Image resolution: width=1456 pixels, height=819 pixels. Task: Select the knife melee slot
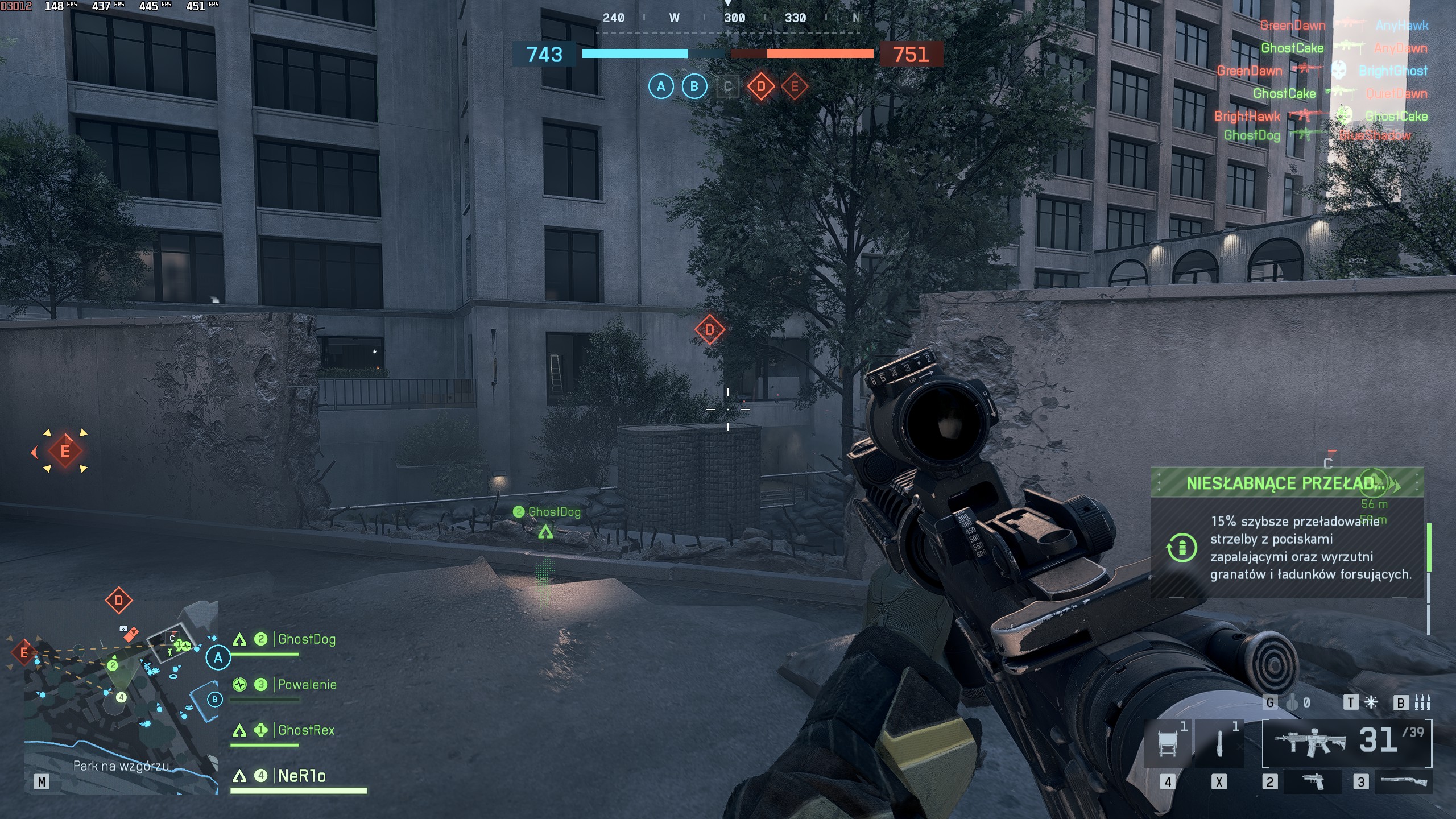tap(1219, 743)
